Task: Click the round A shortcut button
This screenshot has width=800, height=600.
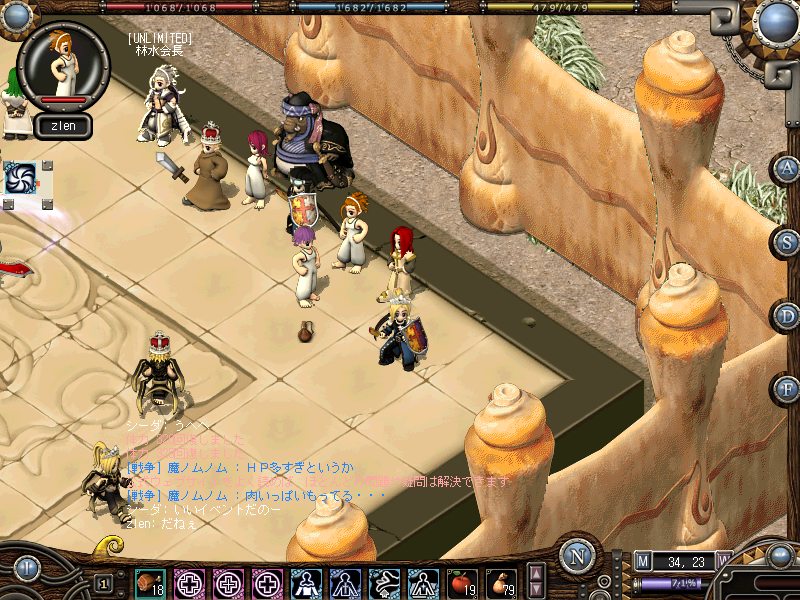Action: tap(786, 169)
